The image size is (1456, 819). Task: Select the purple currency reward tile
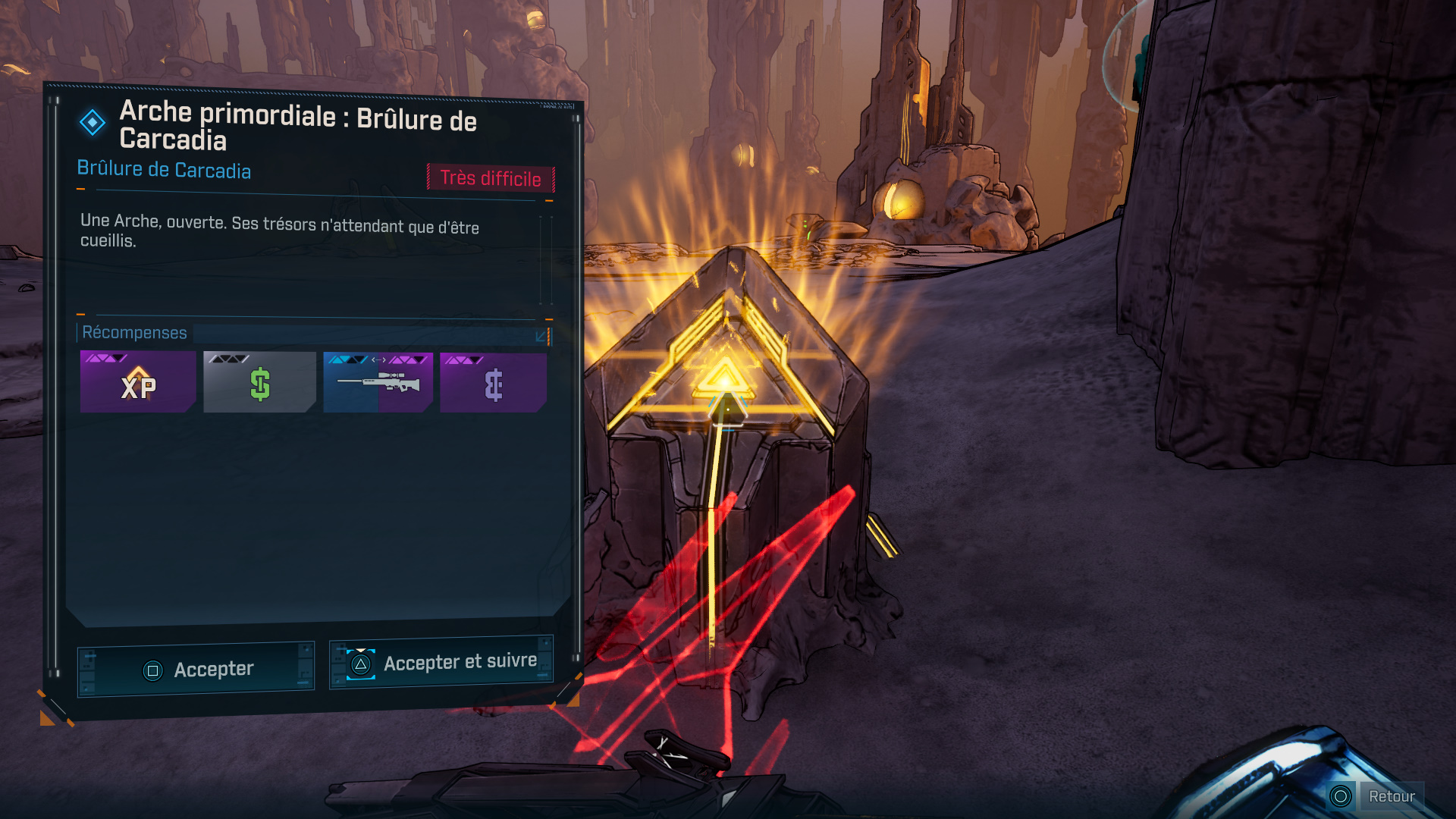pyautogui.click(x=493, y=382)
